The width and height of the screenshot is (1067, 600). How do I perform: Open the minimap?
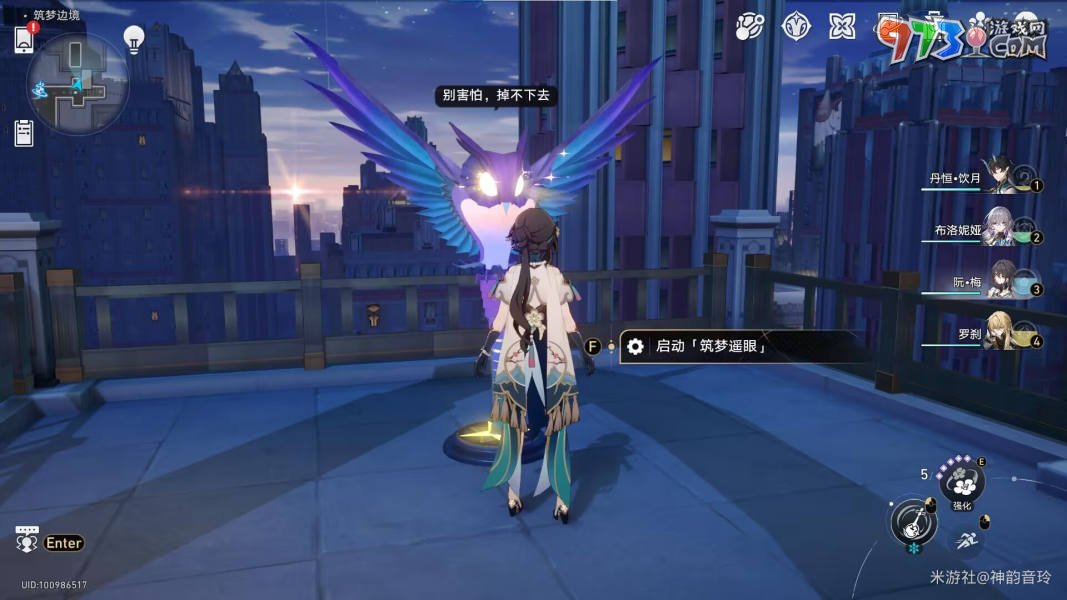pyautogui.click(x=77, y=84)
